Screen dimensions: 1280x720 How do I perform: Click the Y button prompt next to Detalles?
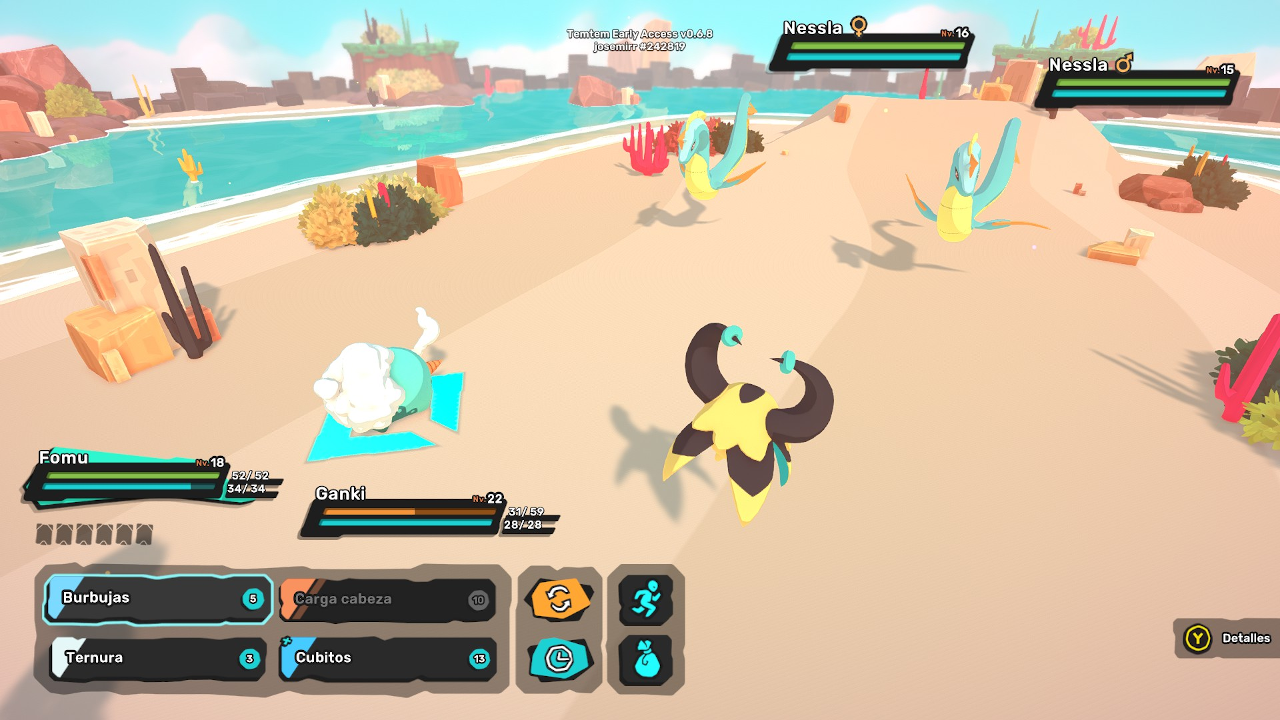pos(1196,639)
